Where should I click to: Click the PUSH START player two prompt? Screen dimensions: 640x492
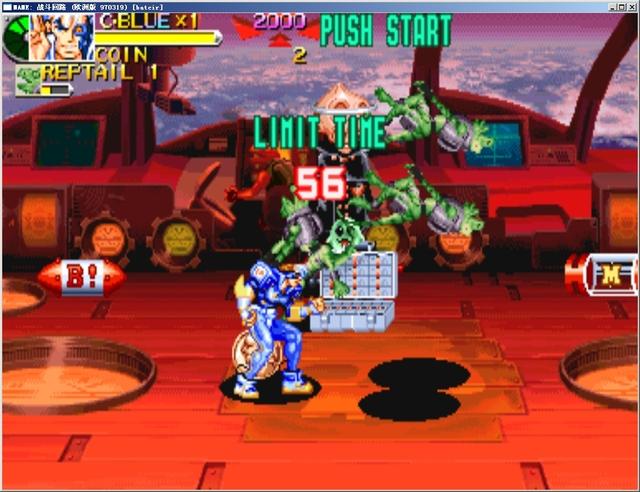(x=386, y=31)
